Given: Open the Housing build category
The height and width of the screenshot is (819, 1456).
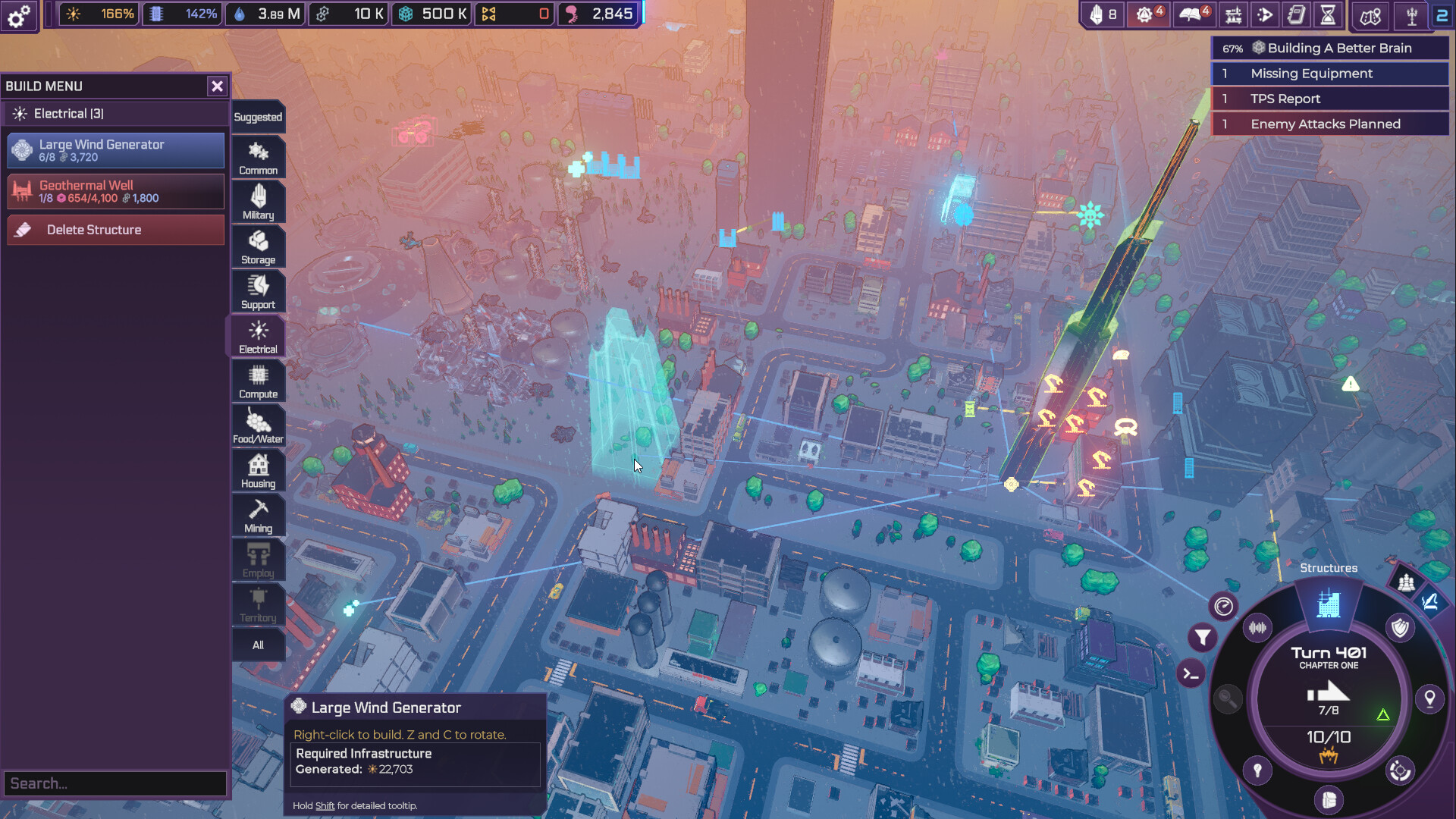Looking at the screenshot, I should point(258,471).
